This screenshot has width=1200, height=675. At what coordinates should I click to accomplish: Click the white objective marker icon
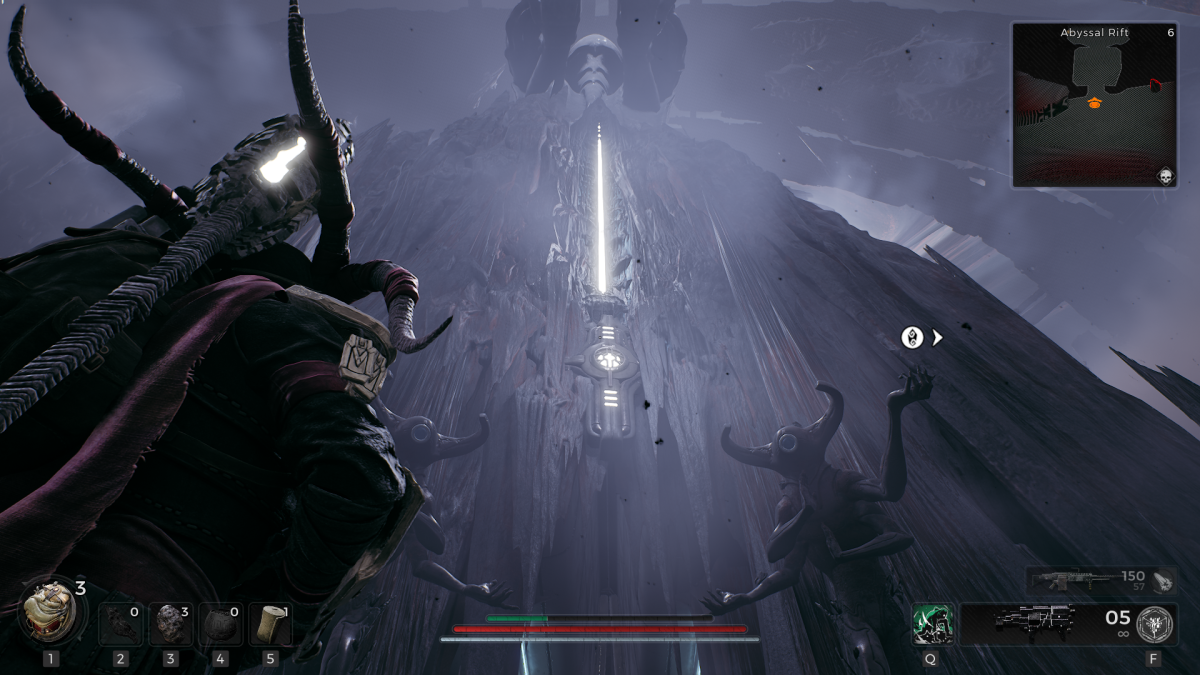(912, 338)
